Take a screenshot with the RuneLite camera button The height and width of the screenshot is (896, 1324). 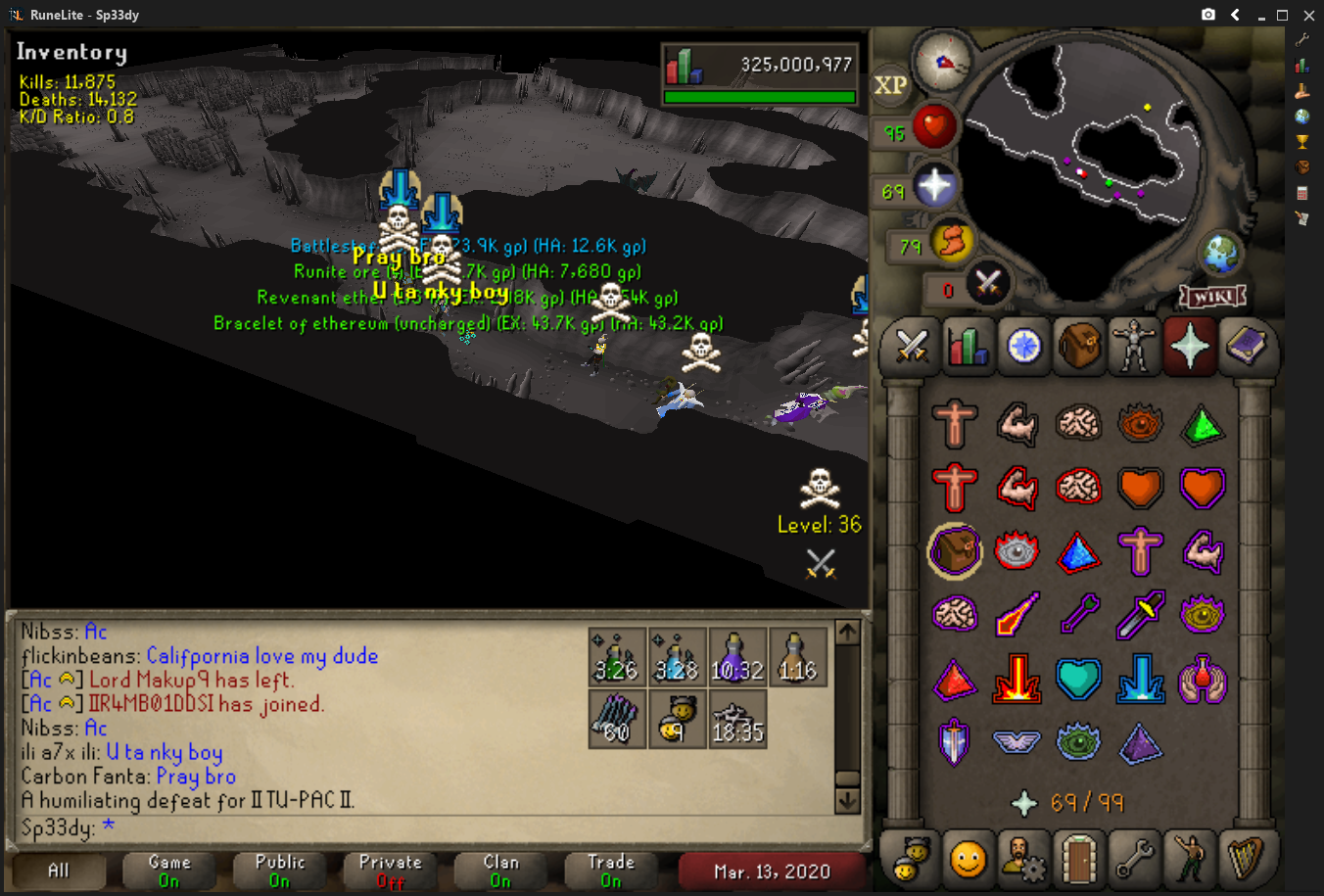click(x=1208, y=15)
